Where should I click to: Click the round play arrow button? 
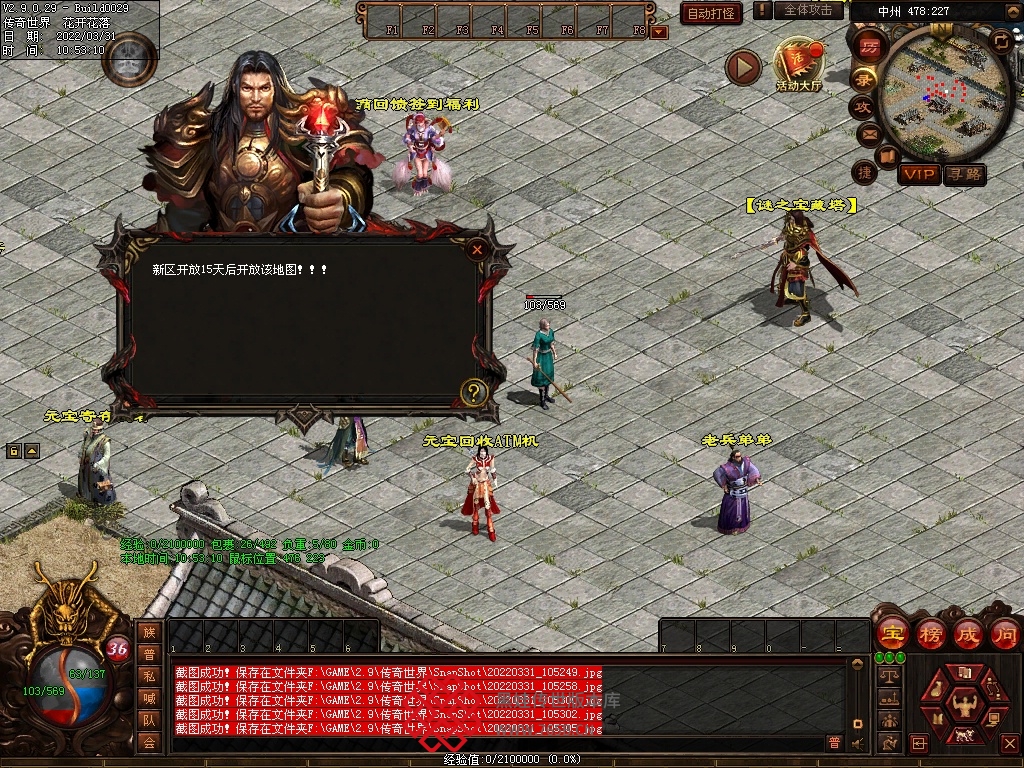[743, 68]
